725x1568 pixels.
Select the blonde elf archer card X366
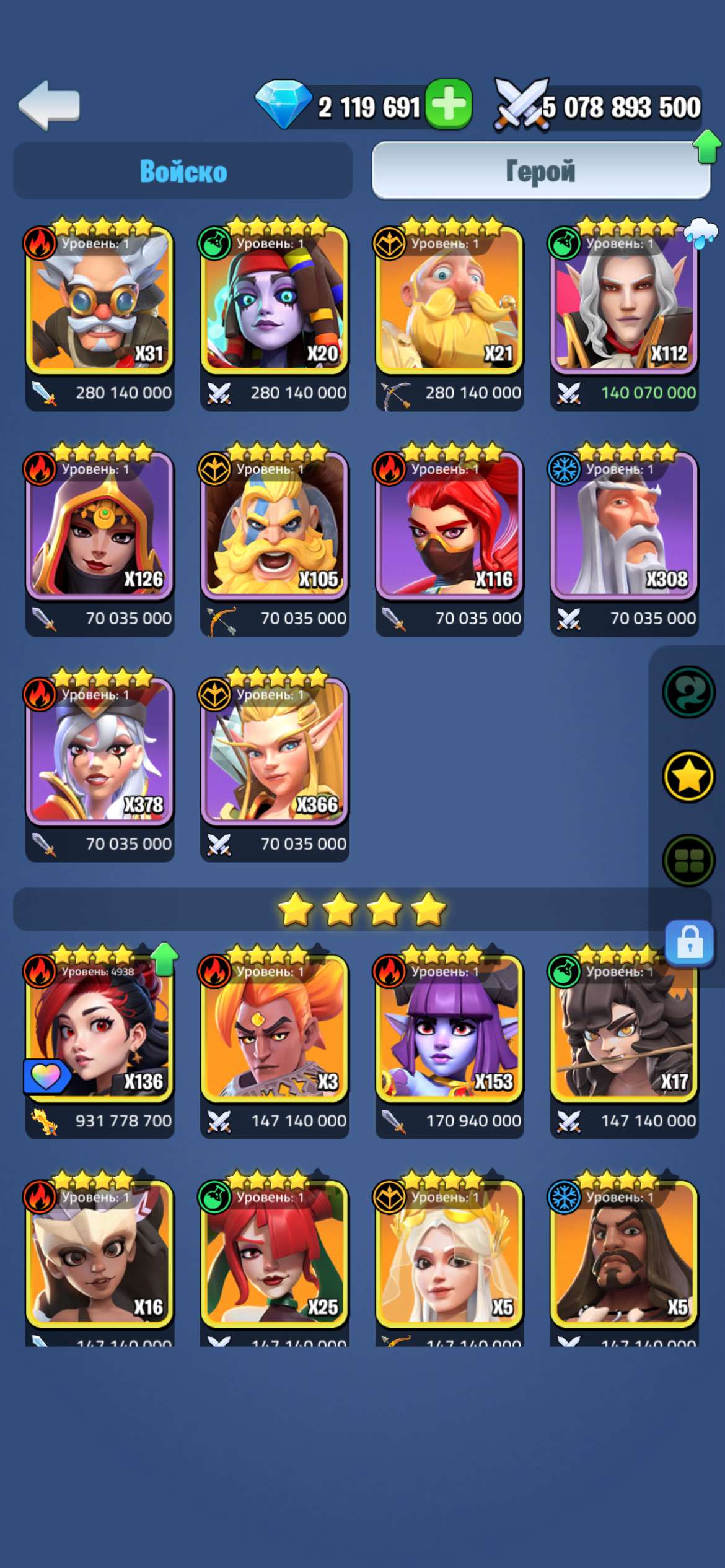[x=274, y=752]
